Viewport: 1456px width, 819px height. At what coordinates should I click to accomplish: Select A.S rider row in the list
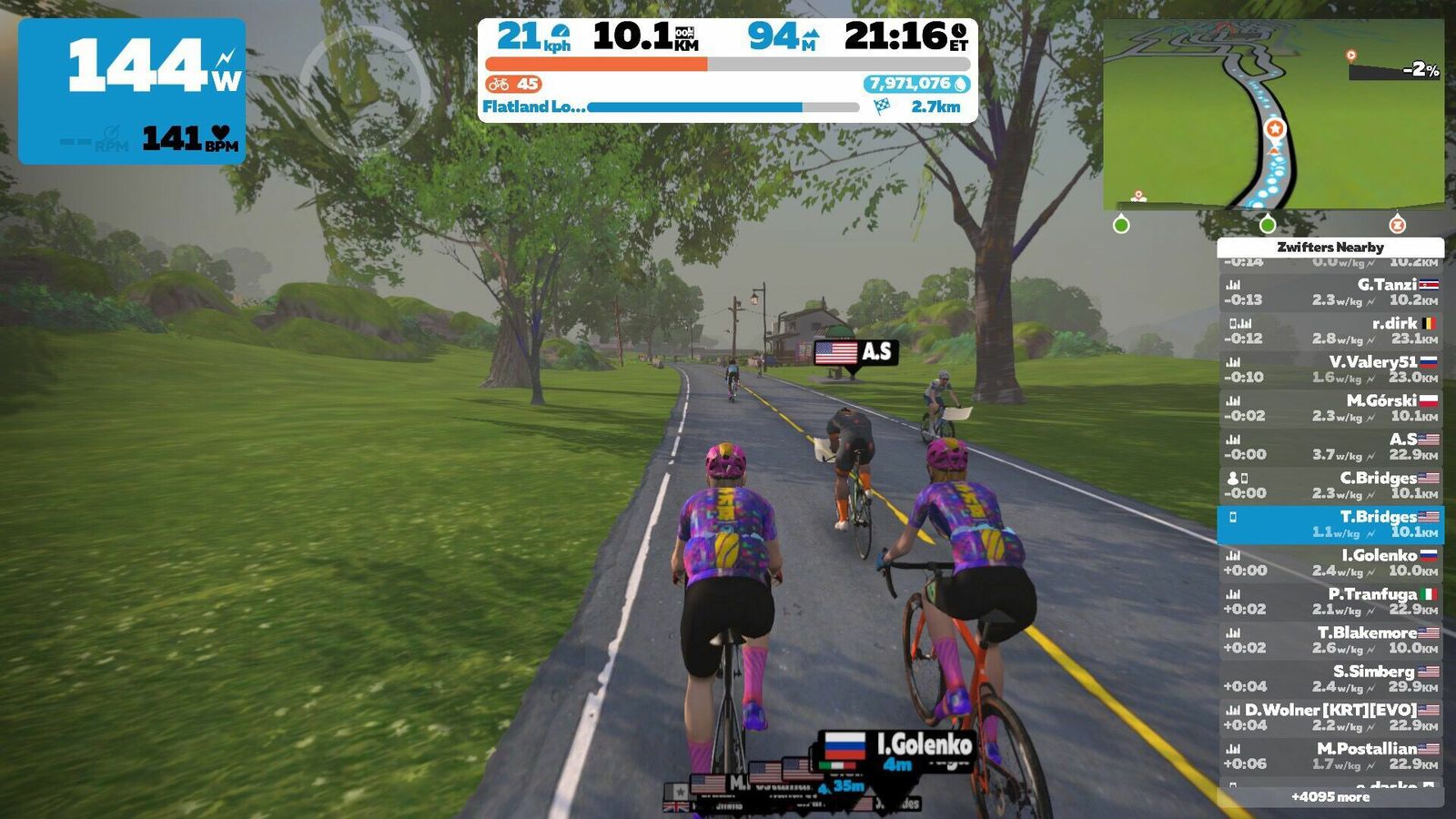(1330, 447)
